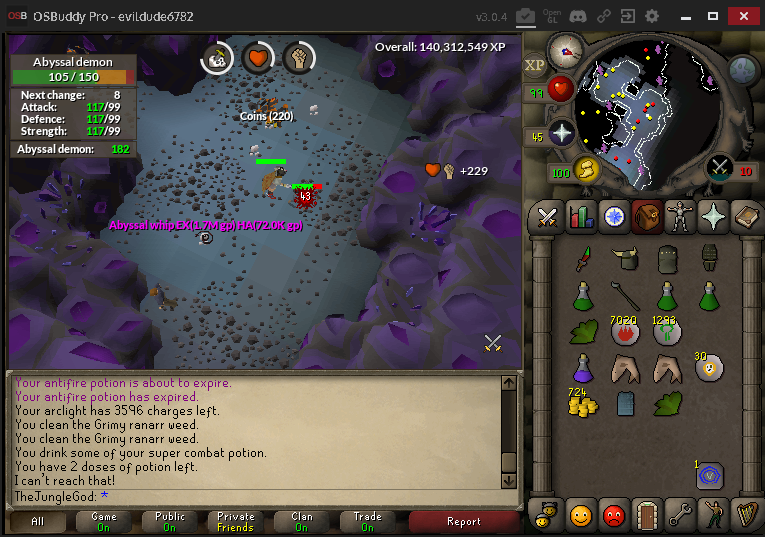Open the Logout door tab
765x537 pixels.
point(647,515)
